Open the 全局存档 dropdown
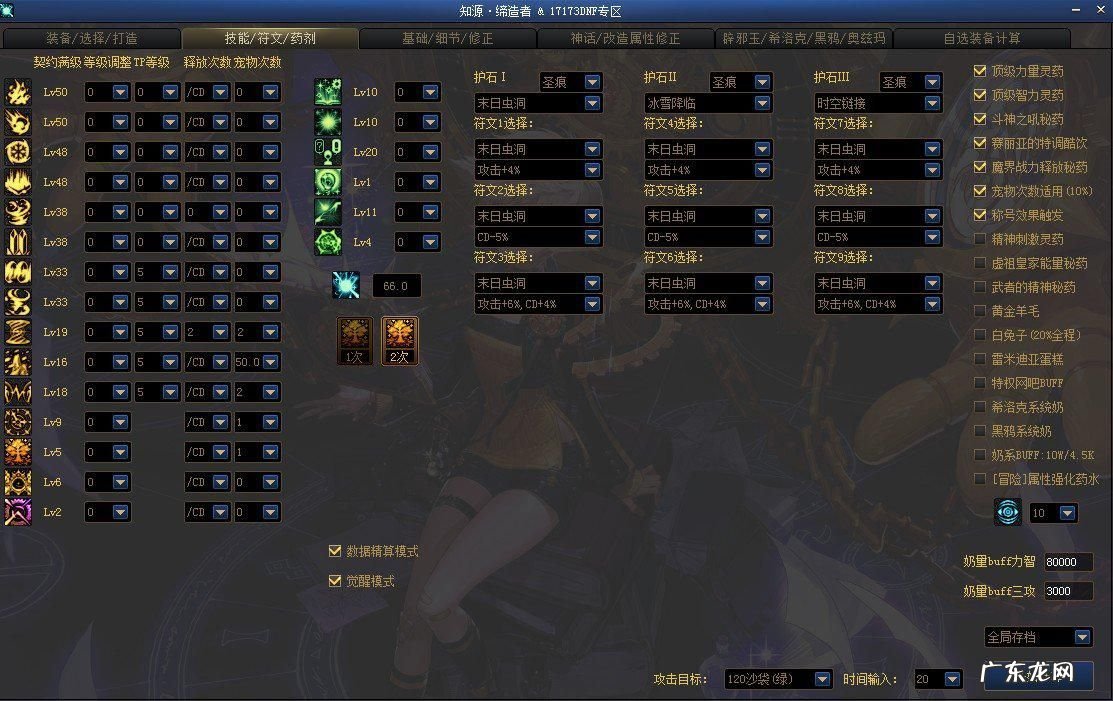1113x701 pixels. (x=1081, y=637)
